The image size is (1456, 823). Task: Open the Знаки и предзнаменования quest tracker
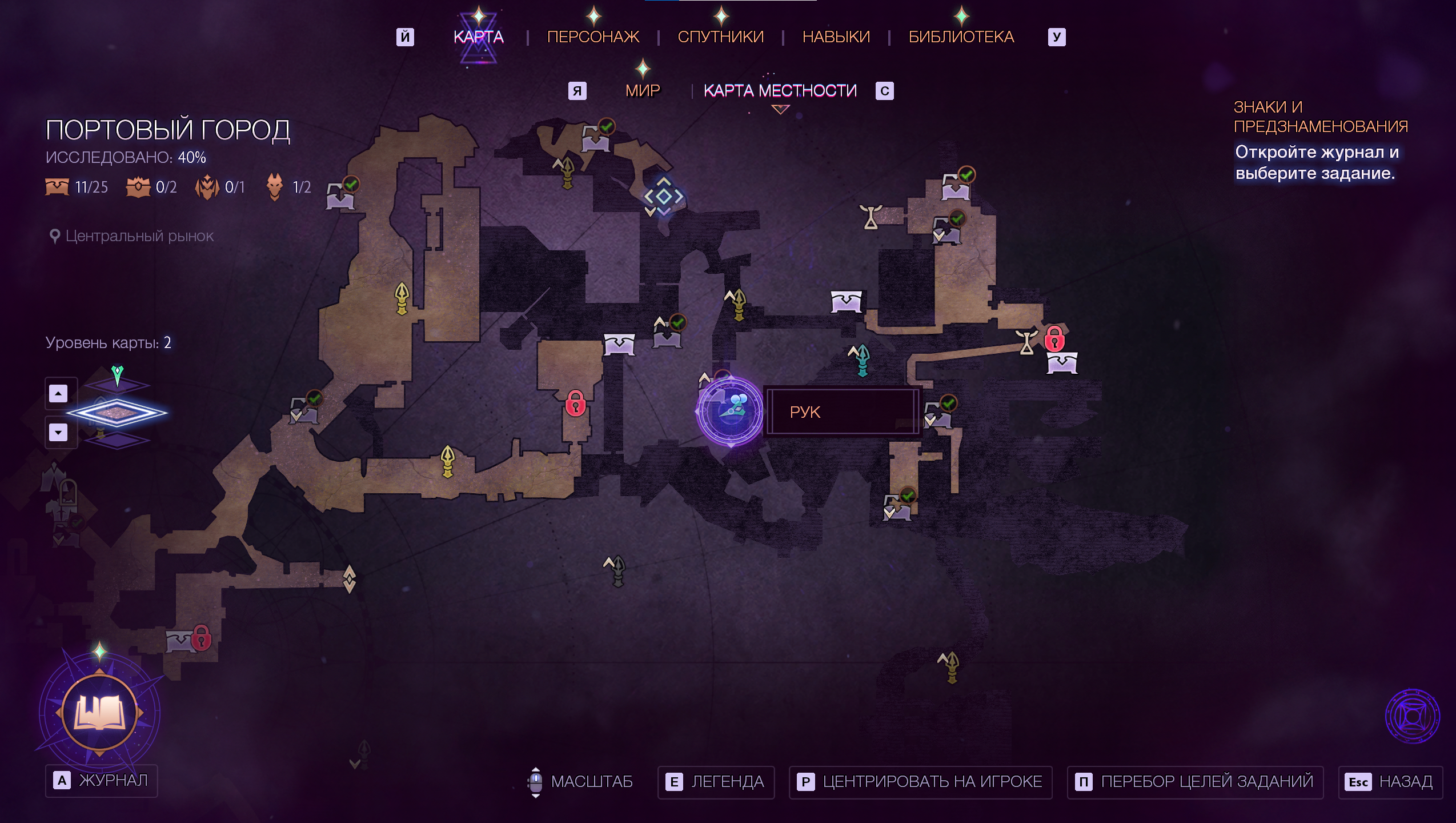click(x=1320, y=117)
